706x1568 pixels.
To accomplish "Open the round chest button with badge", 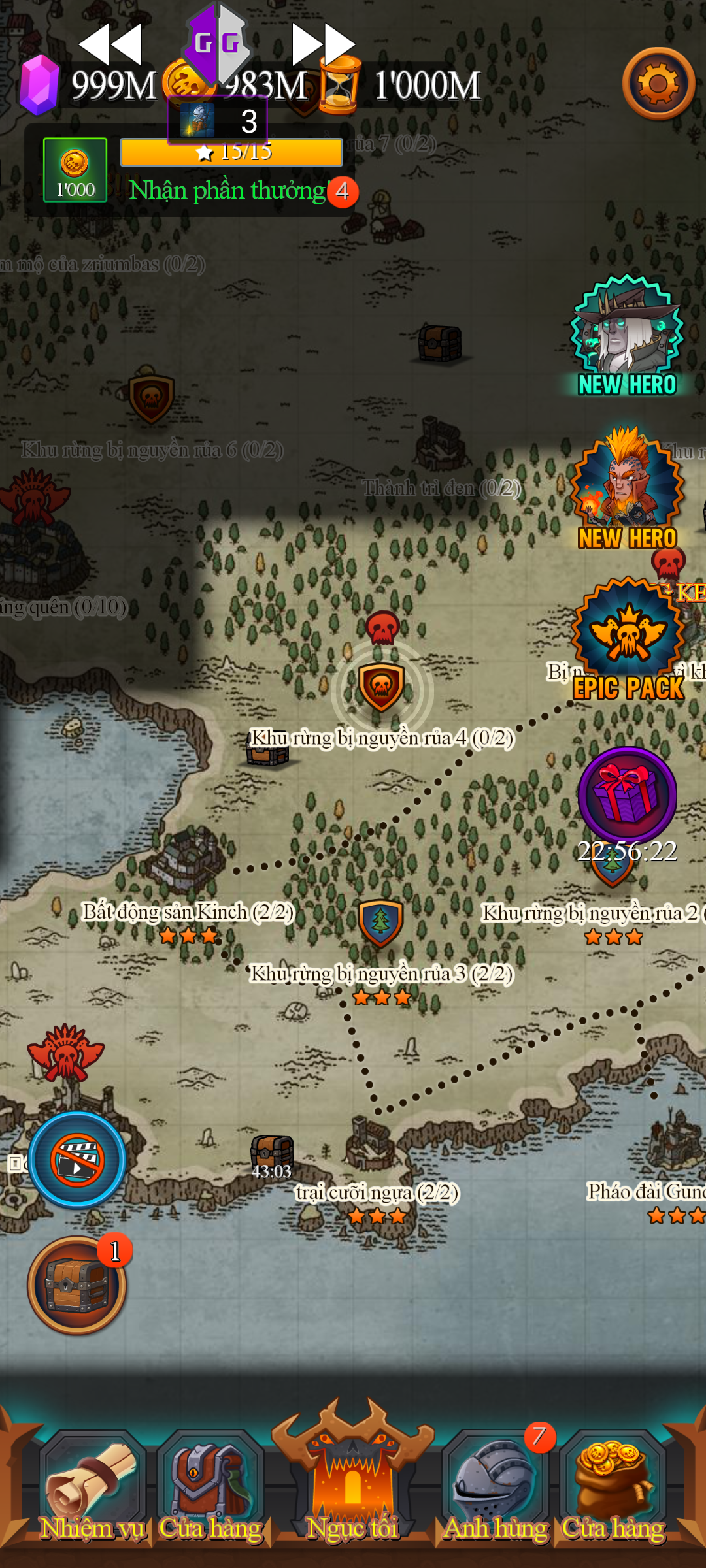I will pyautogui.click(x=76, y=1285).
